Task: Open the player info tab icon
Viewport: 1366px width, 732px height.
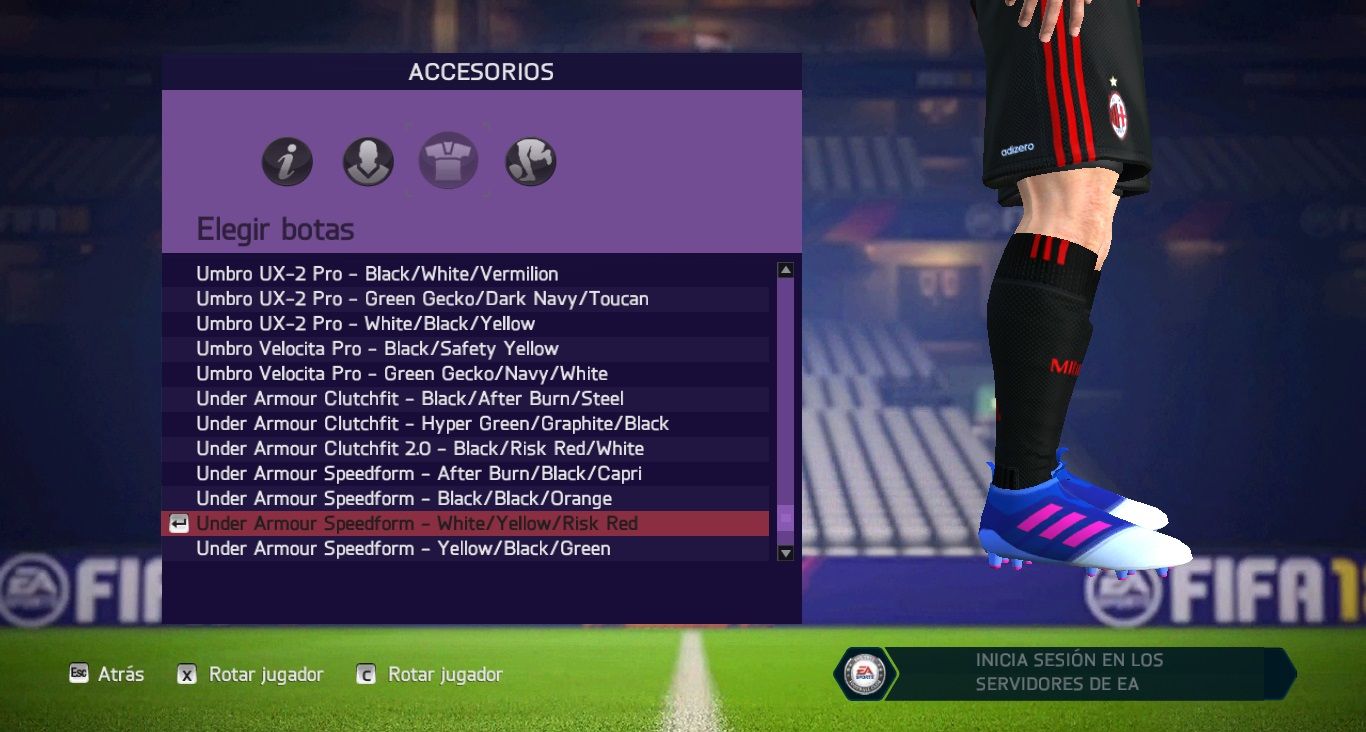Action: point(287,162)
